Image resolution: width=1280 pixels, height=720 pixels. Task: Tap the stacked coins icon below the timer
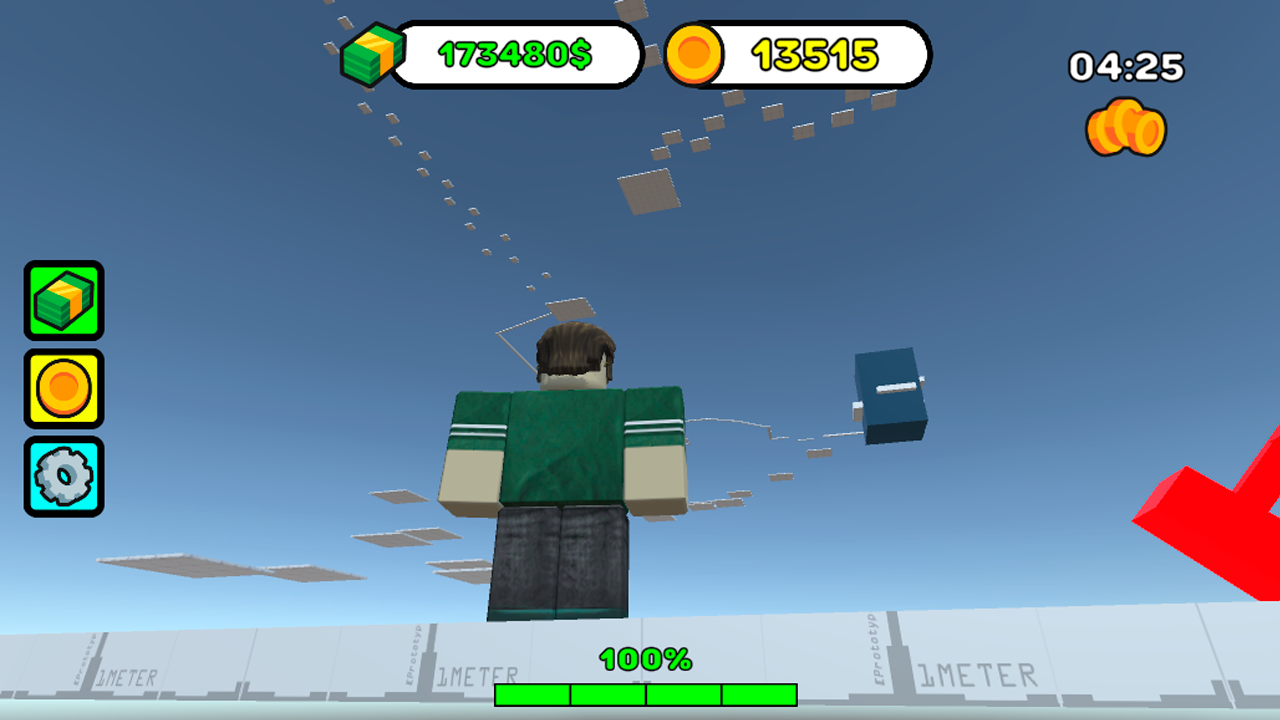tap(1126, 131)
